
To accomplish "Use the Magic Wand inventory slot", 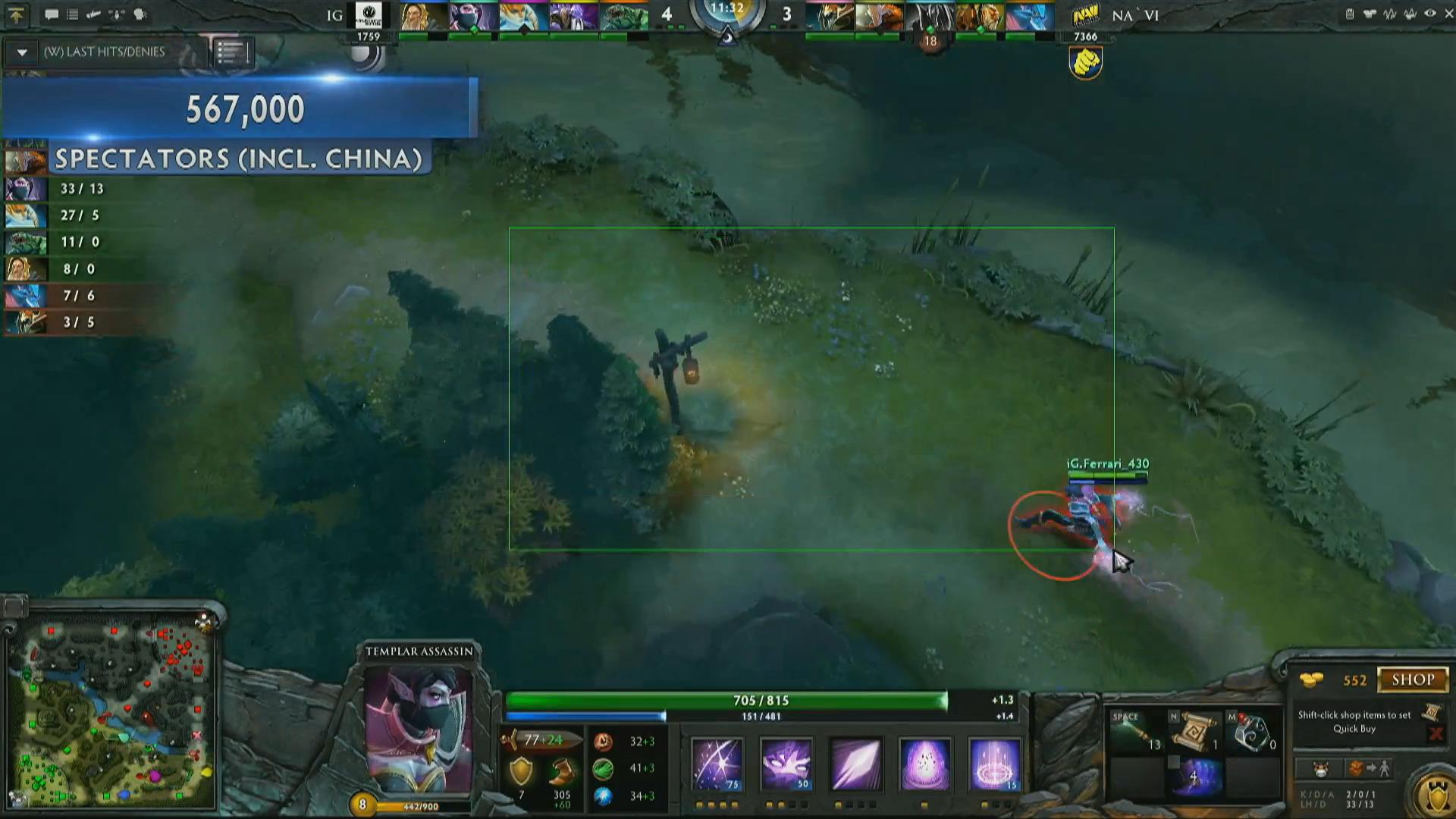I will pos(1134,731).
